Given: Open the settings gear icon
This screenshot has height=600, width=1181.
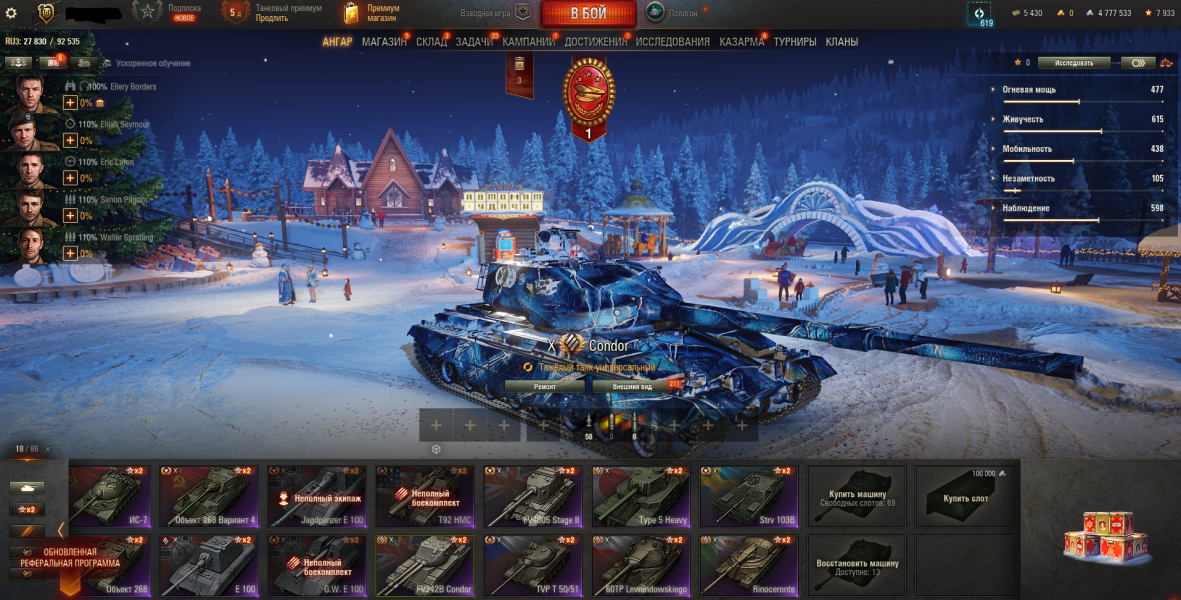Looking at the screenshot, I should (11, 13).
